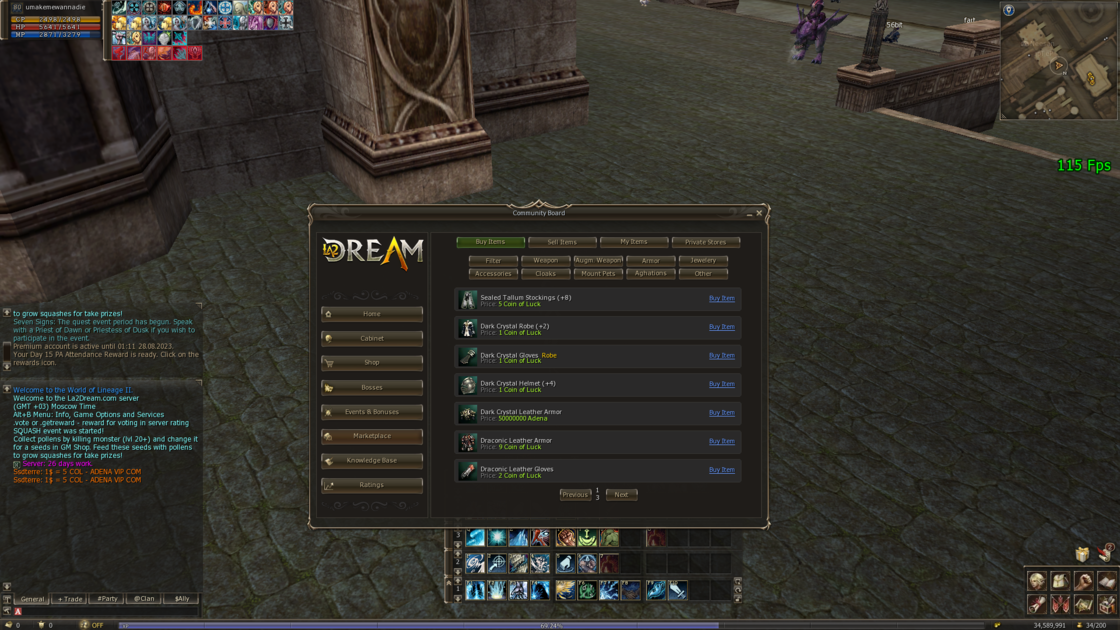This screenshot has height=630, width=1120.
Task: Switch chat to the +Trade channel
Action: 70,599
